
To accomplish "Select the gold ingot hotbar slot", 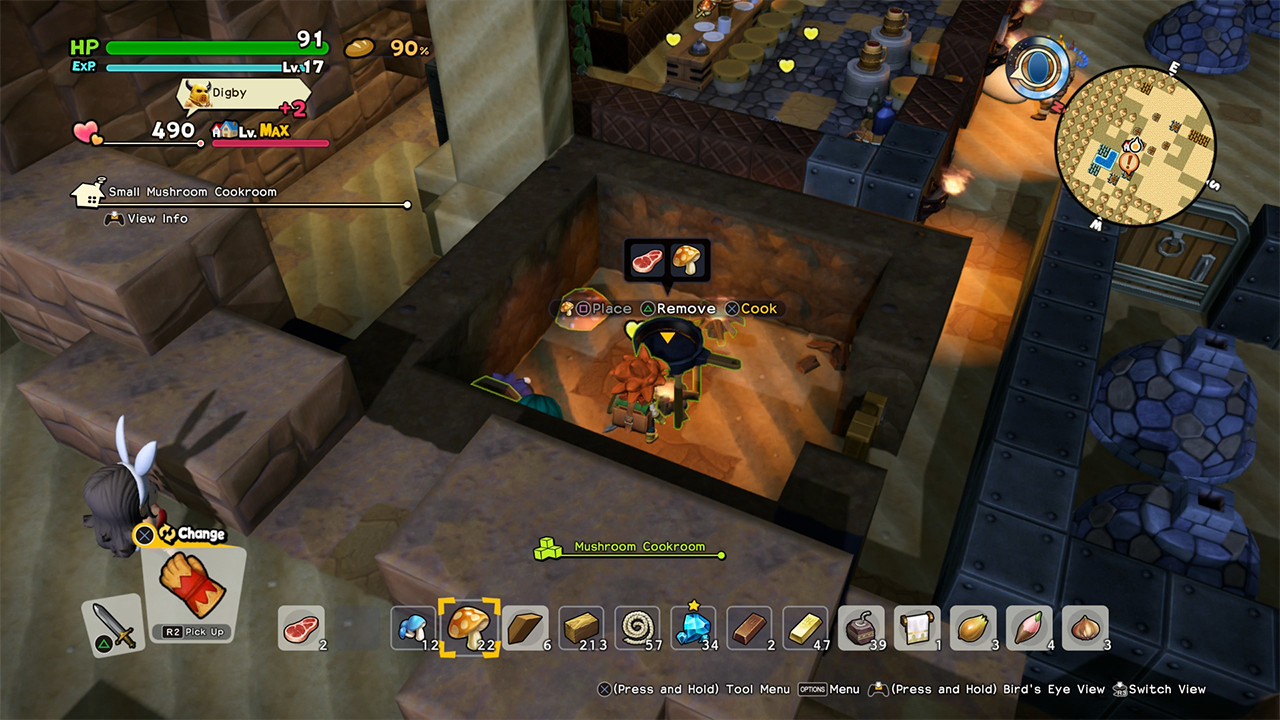I will coord(805,628).
